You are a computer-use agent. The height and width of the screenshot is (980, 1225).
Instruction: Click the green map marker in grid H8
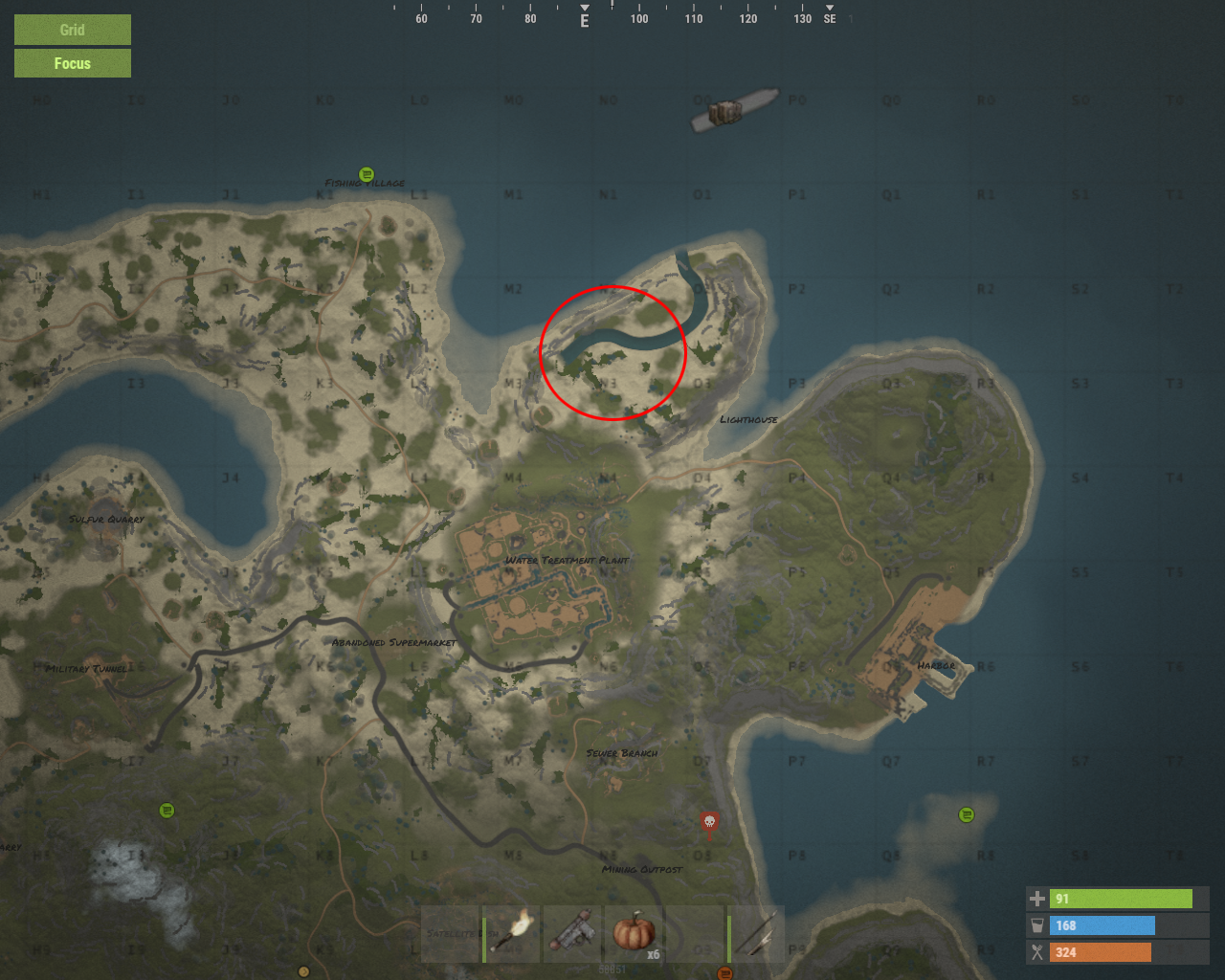click(x=167, y=809)
